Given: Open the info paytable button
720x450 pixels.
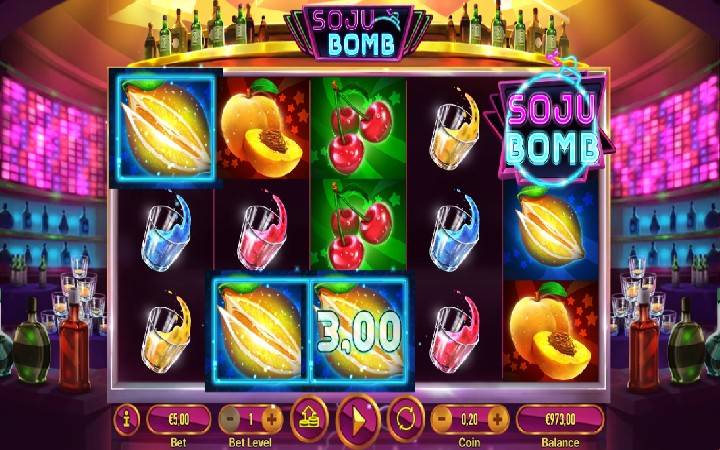Looking at the screenshot, I should [127, 418].
